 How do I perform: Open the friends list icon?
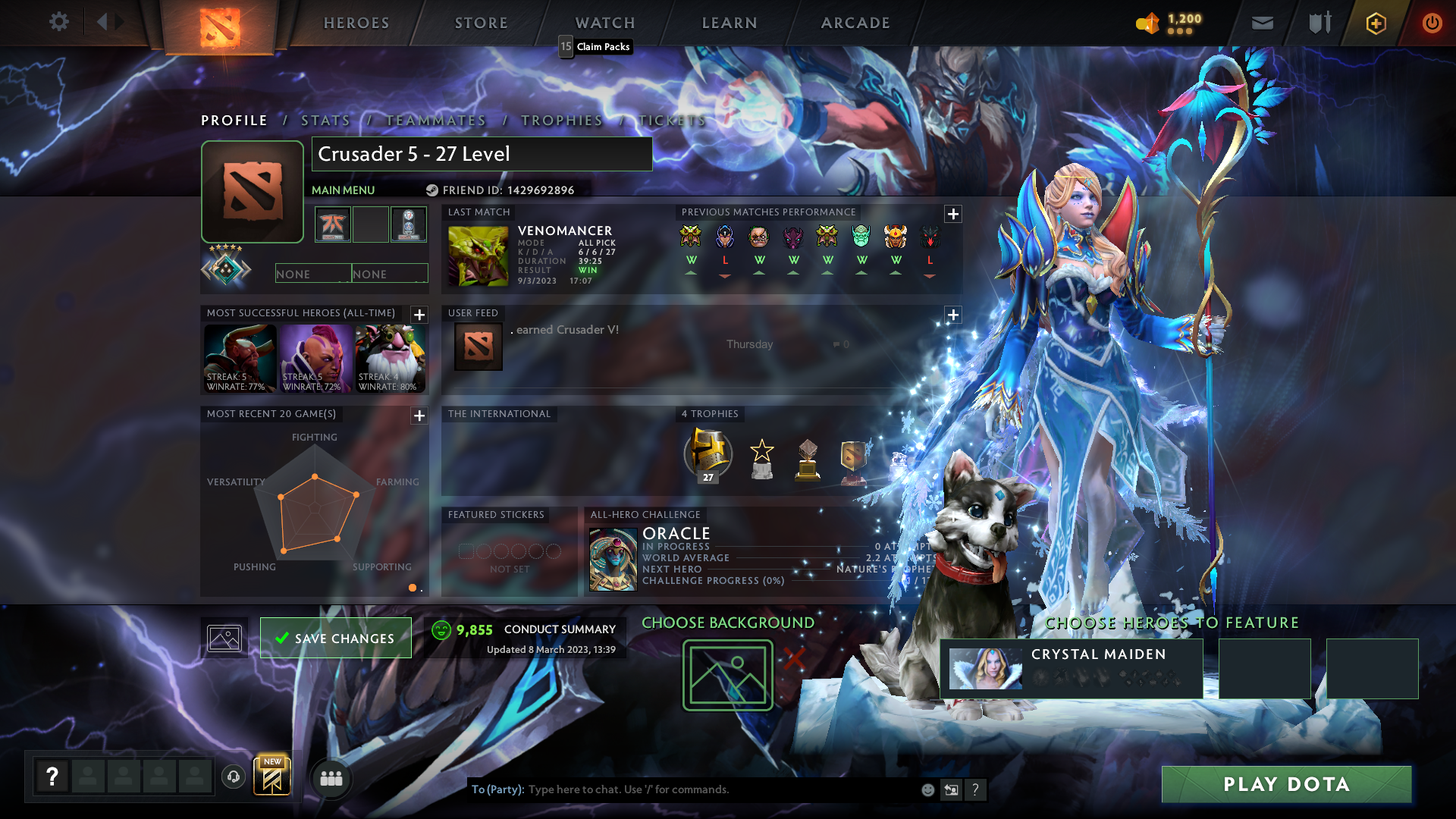(331, 779)
